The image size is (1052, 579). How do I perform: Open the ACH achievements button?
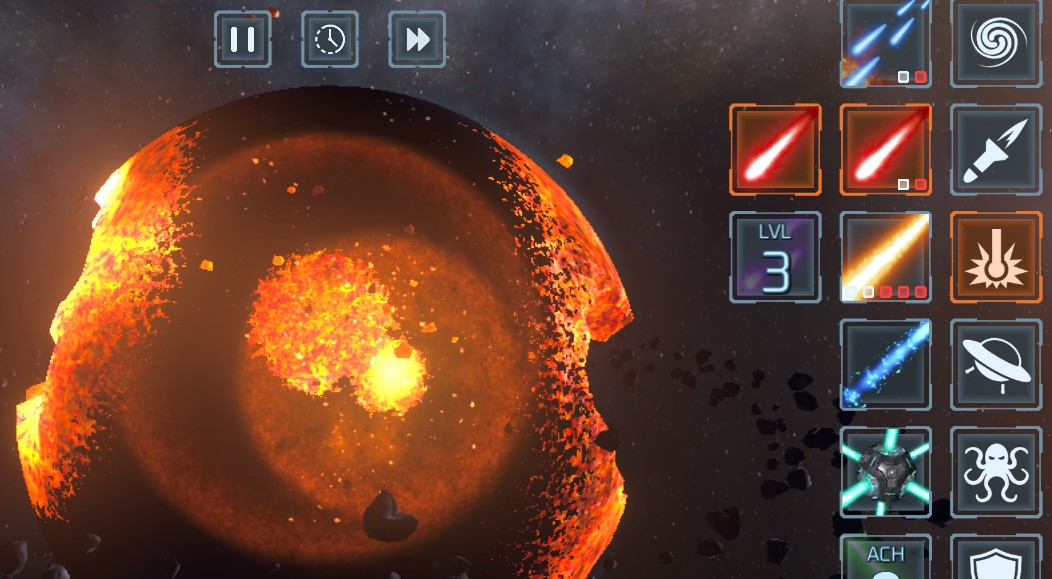885,558
